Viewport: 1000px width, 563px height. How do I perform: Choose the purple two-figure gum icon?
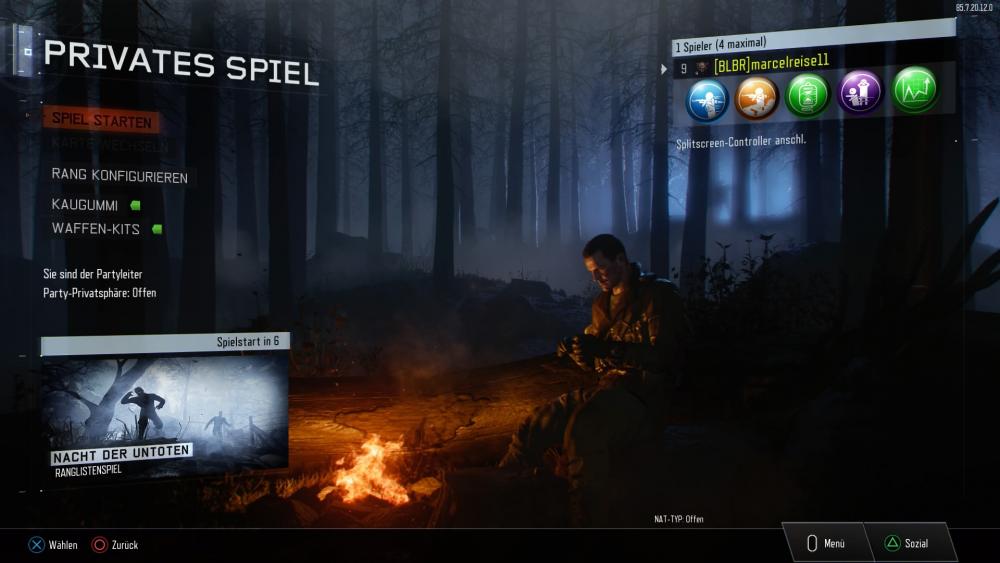[860, 94]
